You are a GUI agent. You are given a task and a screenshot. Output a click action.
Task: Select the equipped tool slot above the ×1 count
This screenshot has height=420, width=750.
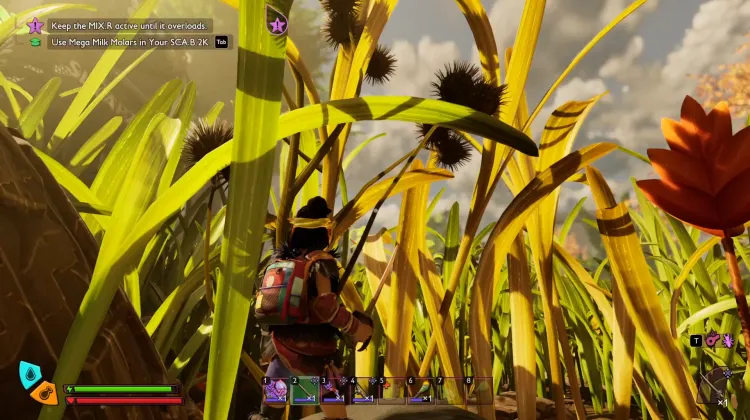click(x=718, y=382)
